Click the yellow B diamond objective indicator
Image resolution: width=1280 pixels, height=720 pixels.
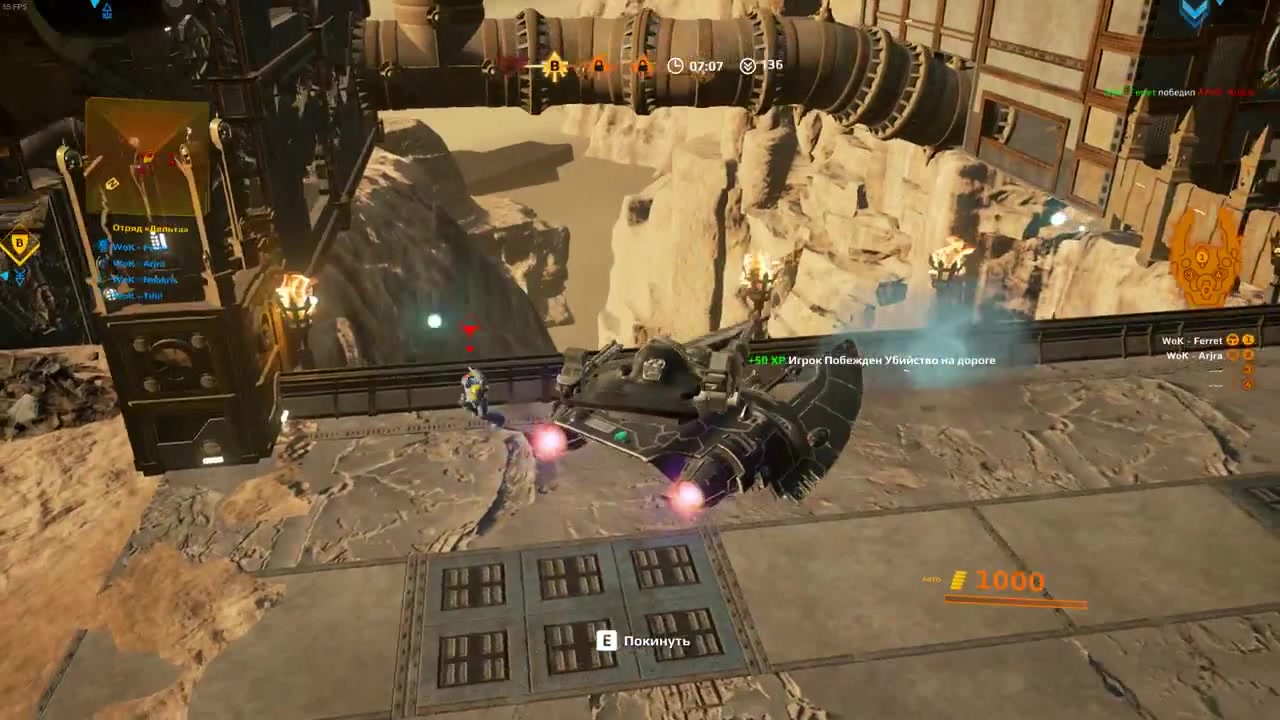19,242
